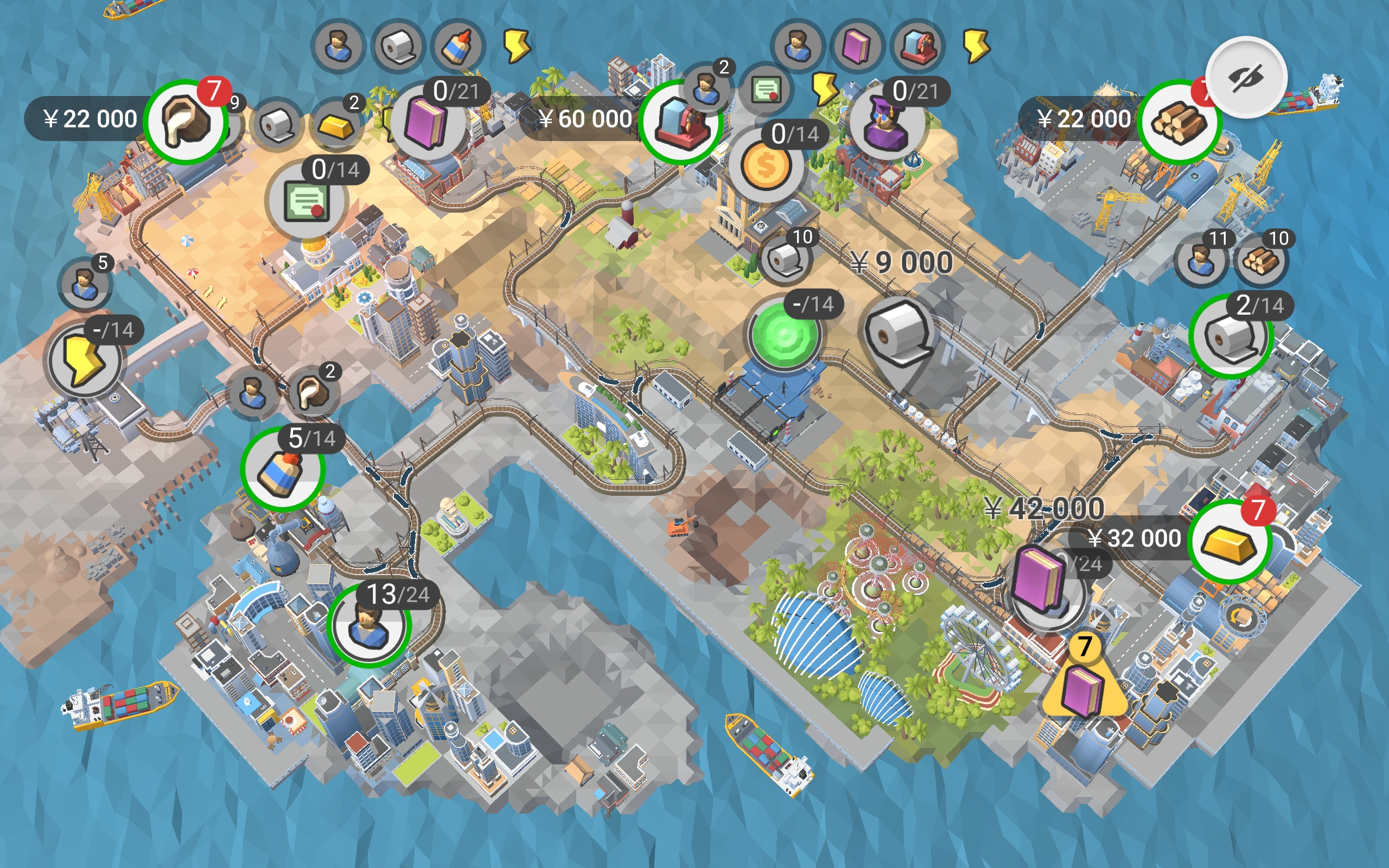Open the glue bottle factory marker

[x=282, y=469]
